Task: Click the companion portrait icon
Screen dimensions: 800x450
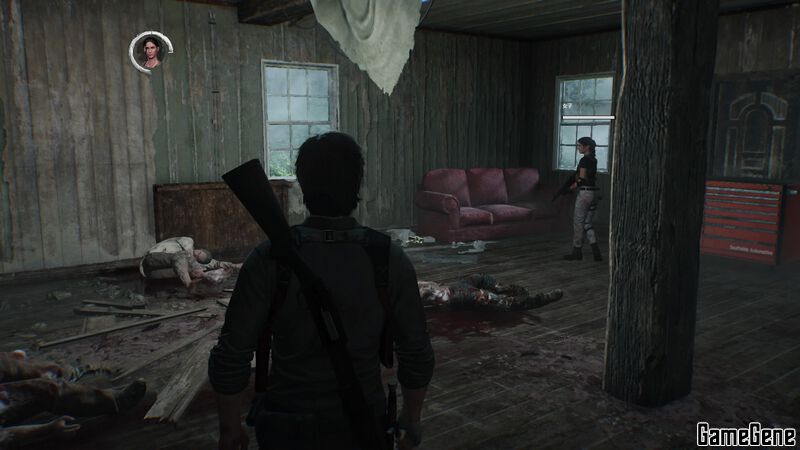Action: [151, 52]
